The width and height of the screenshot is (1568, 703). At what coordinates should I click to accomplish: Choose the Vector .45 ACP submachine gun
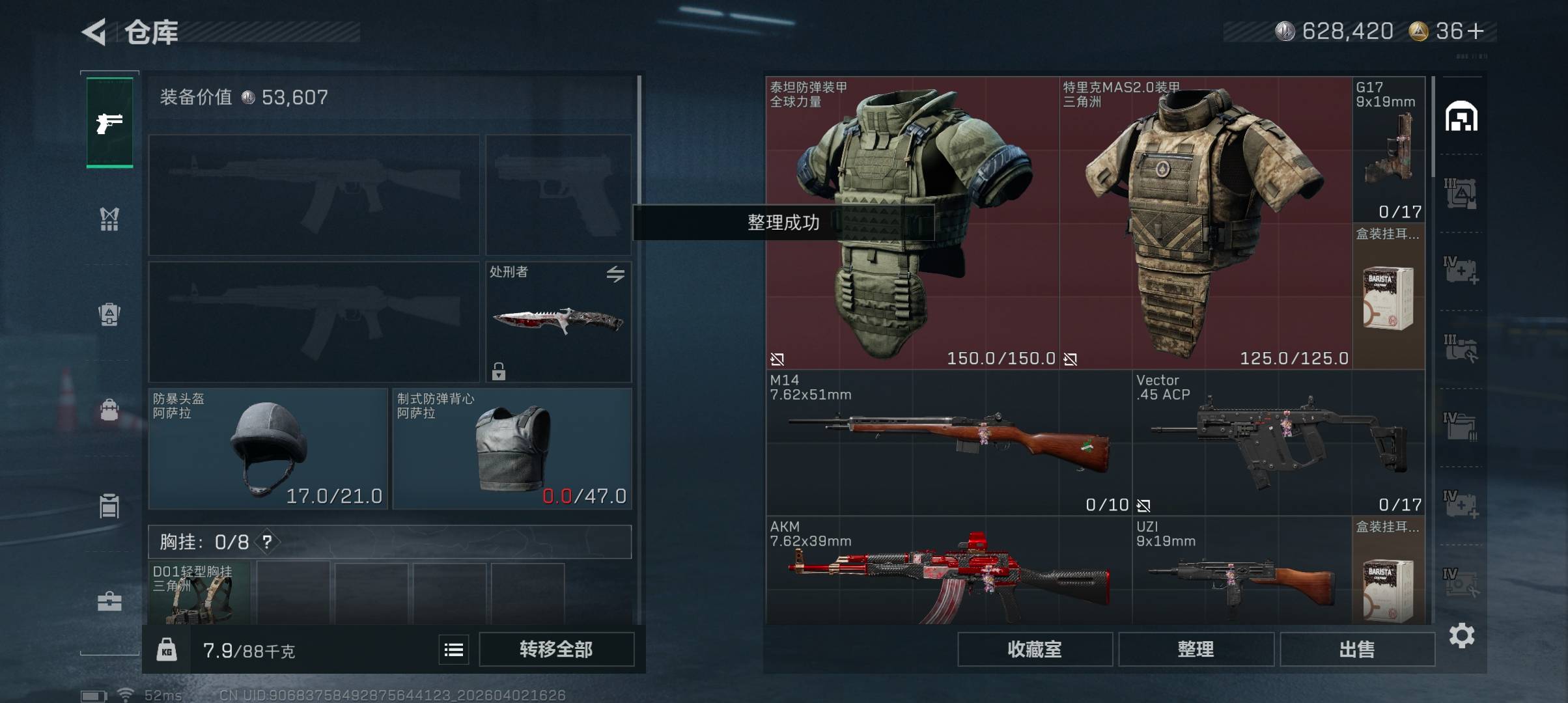pos(1278,443)
